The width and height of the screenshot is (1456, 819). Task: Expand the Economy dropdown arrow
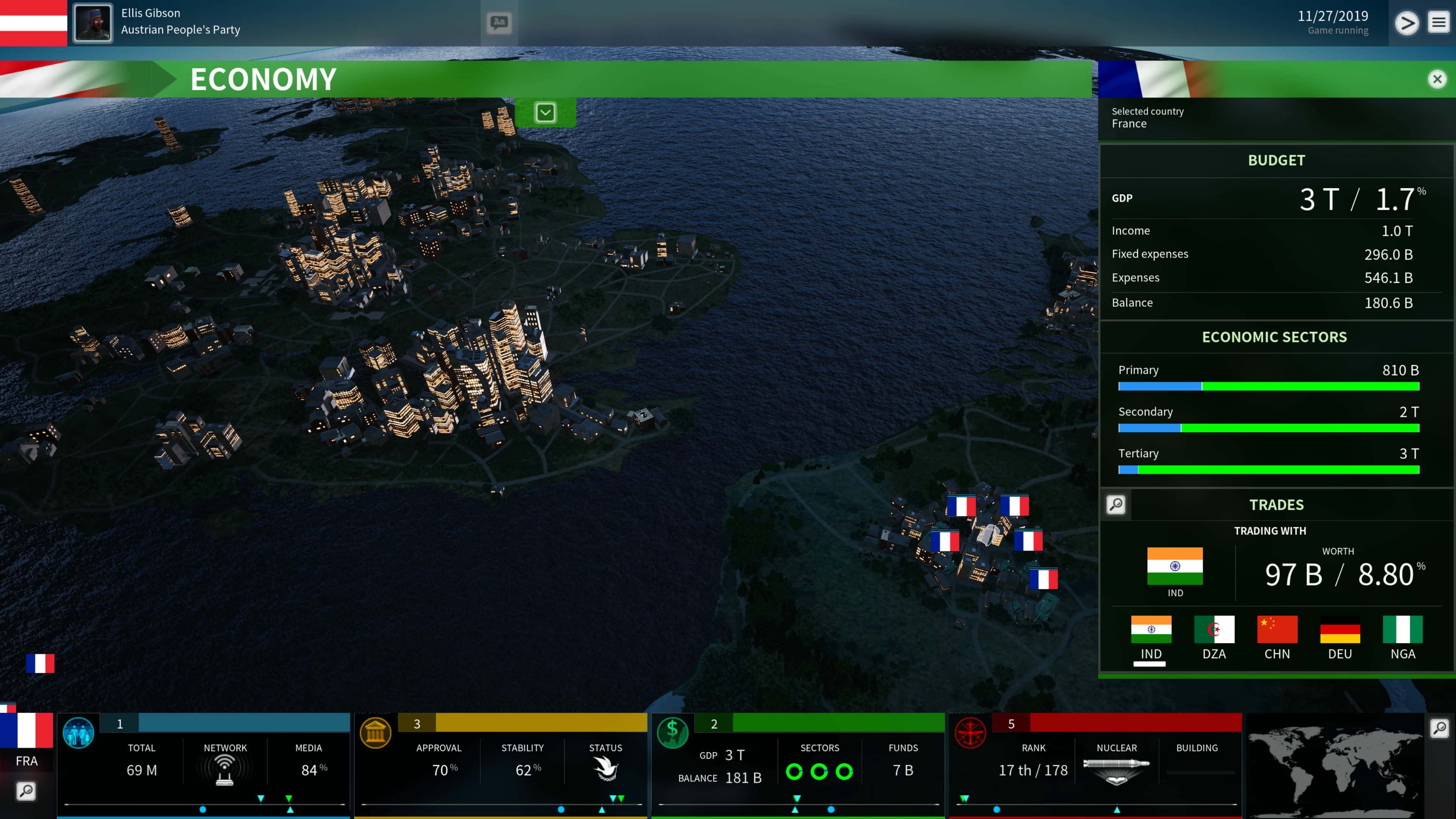[546, 113]
